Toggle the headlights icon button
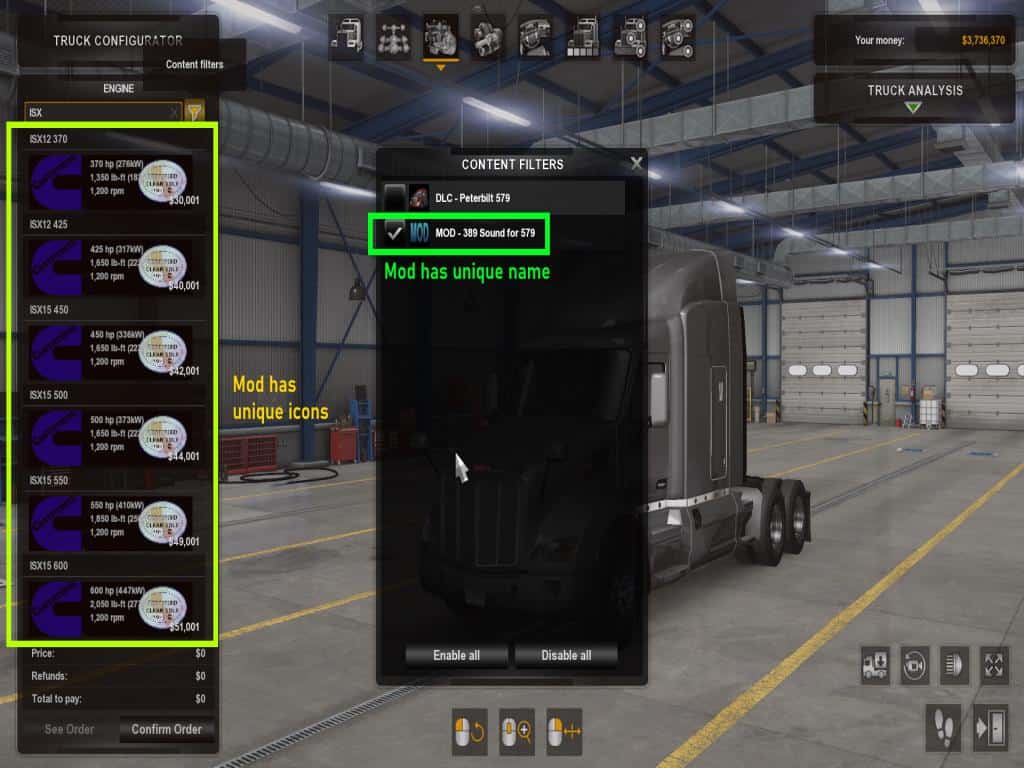The image size is (1024, 768). coord(955,665)
